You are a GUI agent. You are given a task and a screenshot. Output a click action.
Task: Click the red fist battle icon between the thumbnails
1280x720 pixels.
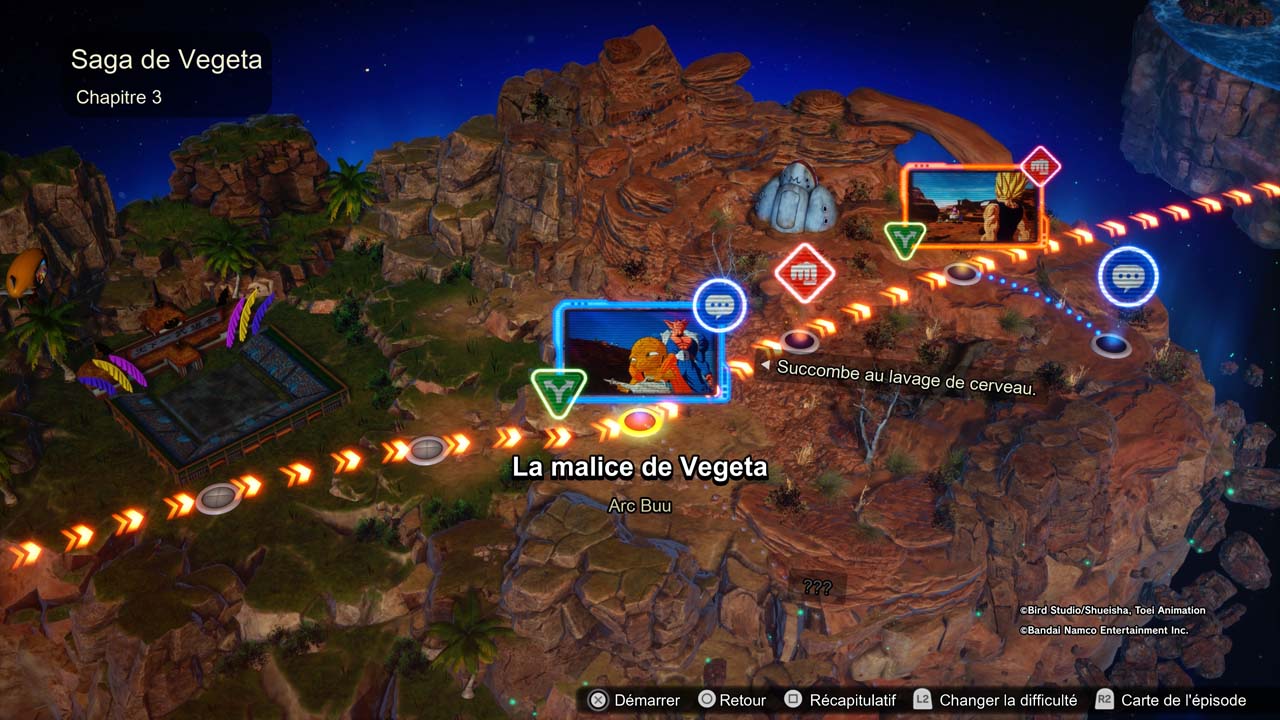[x=805, y=272]
